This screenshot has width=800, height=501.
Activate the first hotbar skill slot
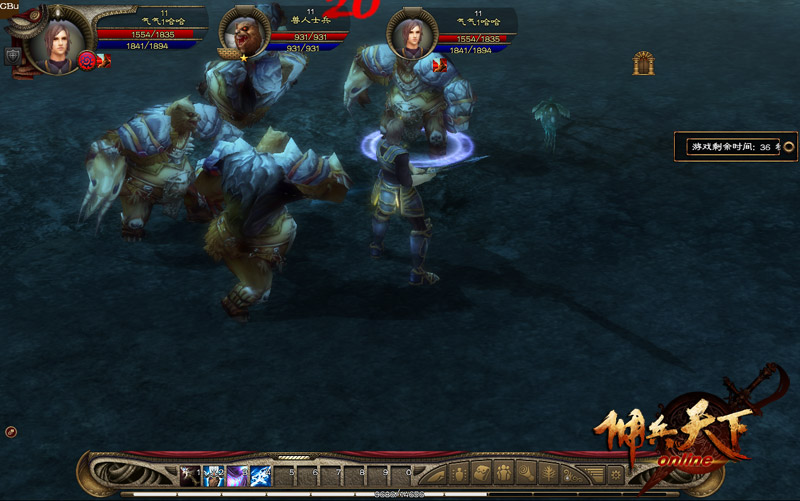pos(190,475)
